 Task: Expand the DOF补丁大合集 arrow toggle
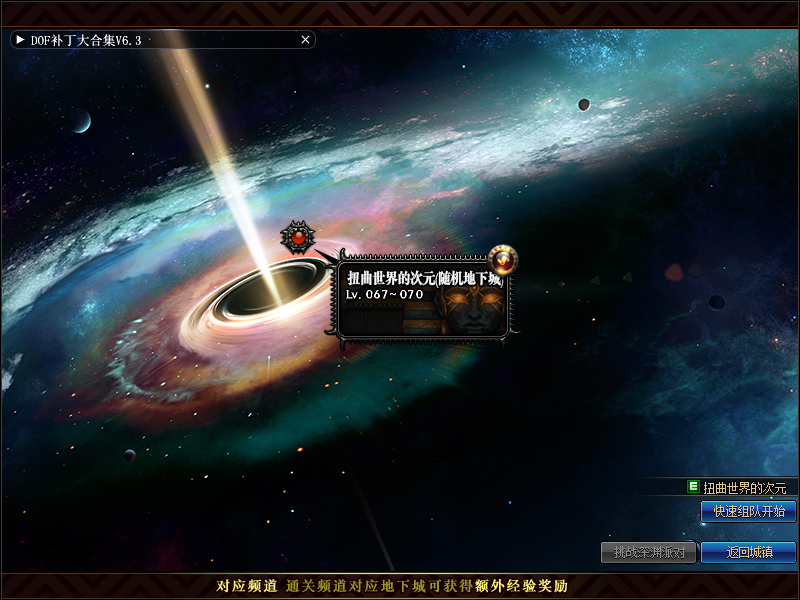pyautogui.click(x=20, y=40)
